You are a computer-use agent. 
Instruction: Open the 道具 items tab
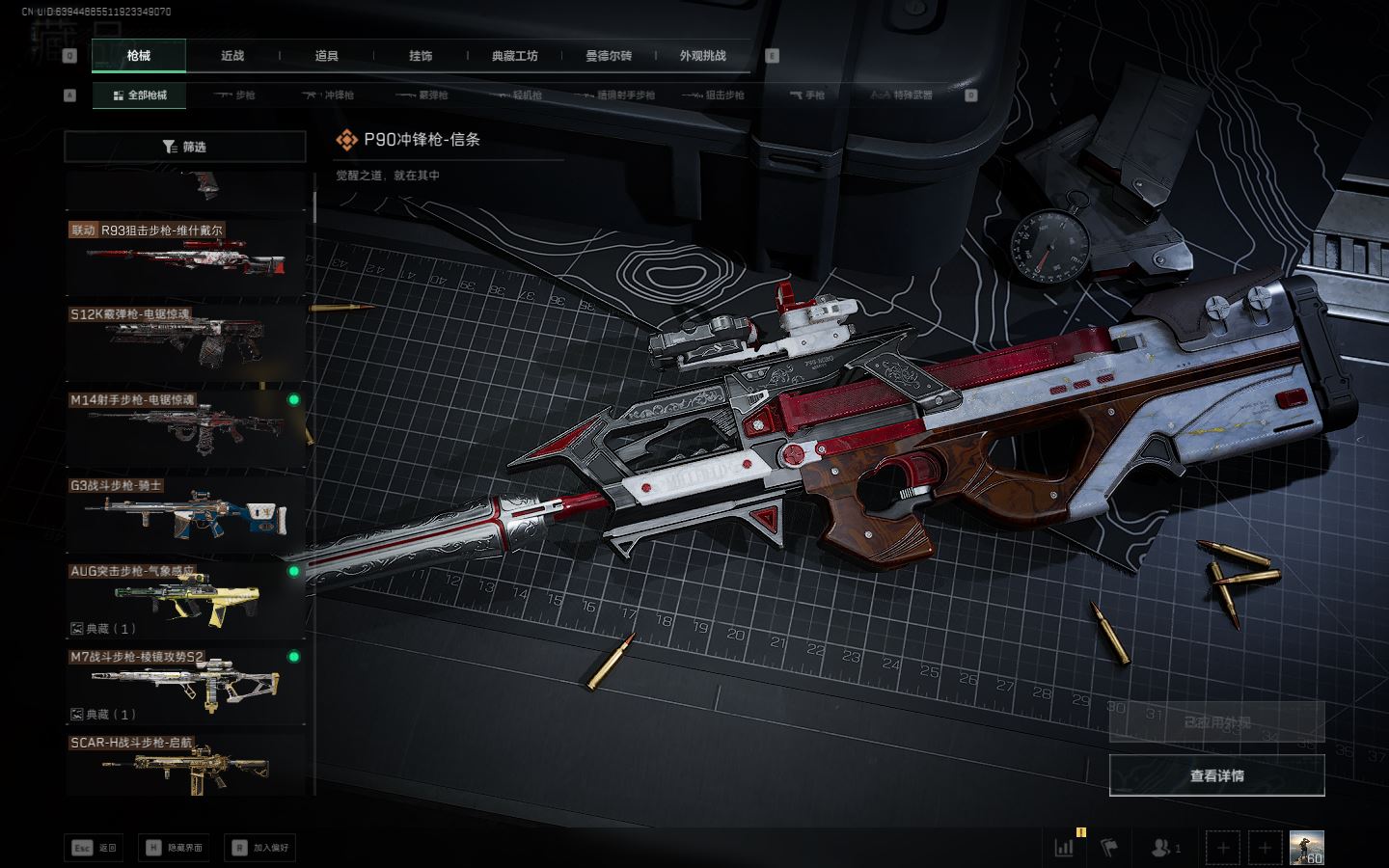pos(326,56)
